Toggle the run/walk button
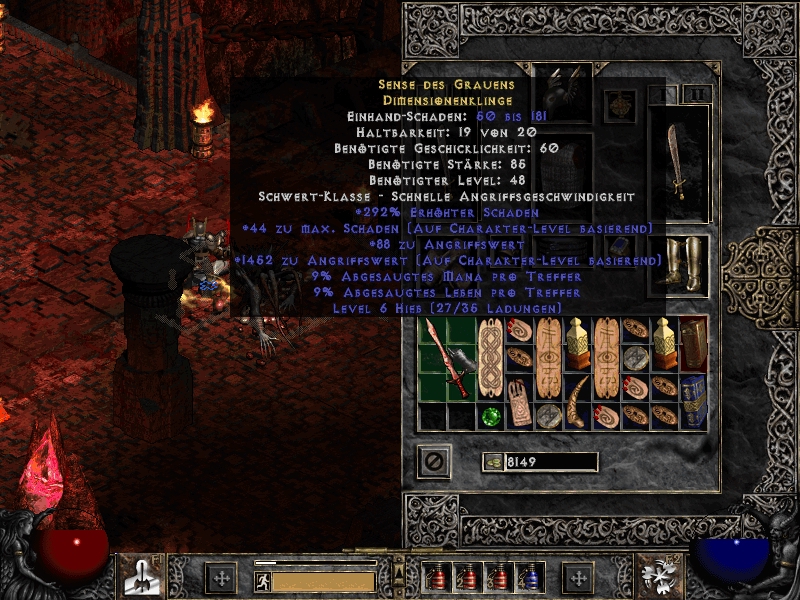Image resolution: width=800 pixels, height=600 pixels. coord(261,581)
